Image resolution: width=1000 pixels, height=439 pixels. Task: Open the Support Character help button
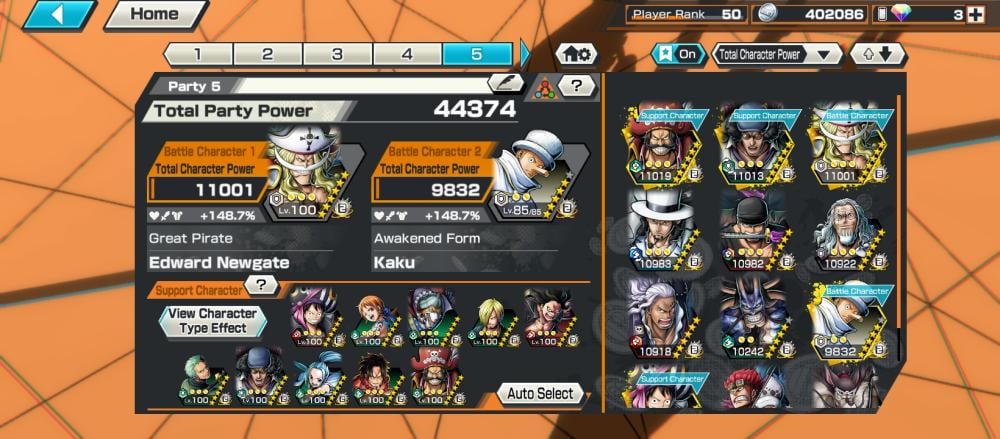pyautogui.click(x=262, y=286)
